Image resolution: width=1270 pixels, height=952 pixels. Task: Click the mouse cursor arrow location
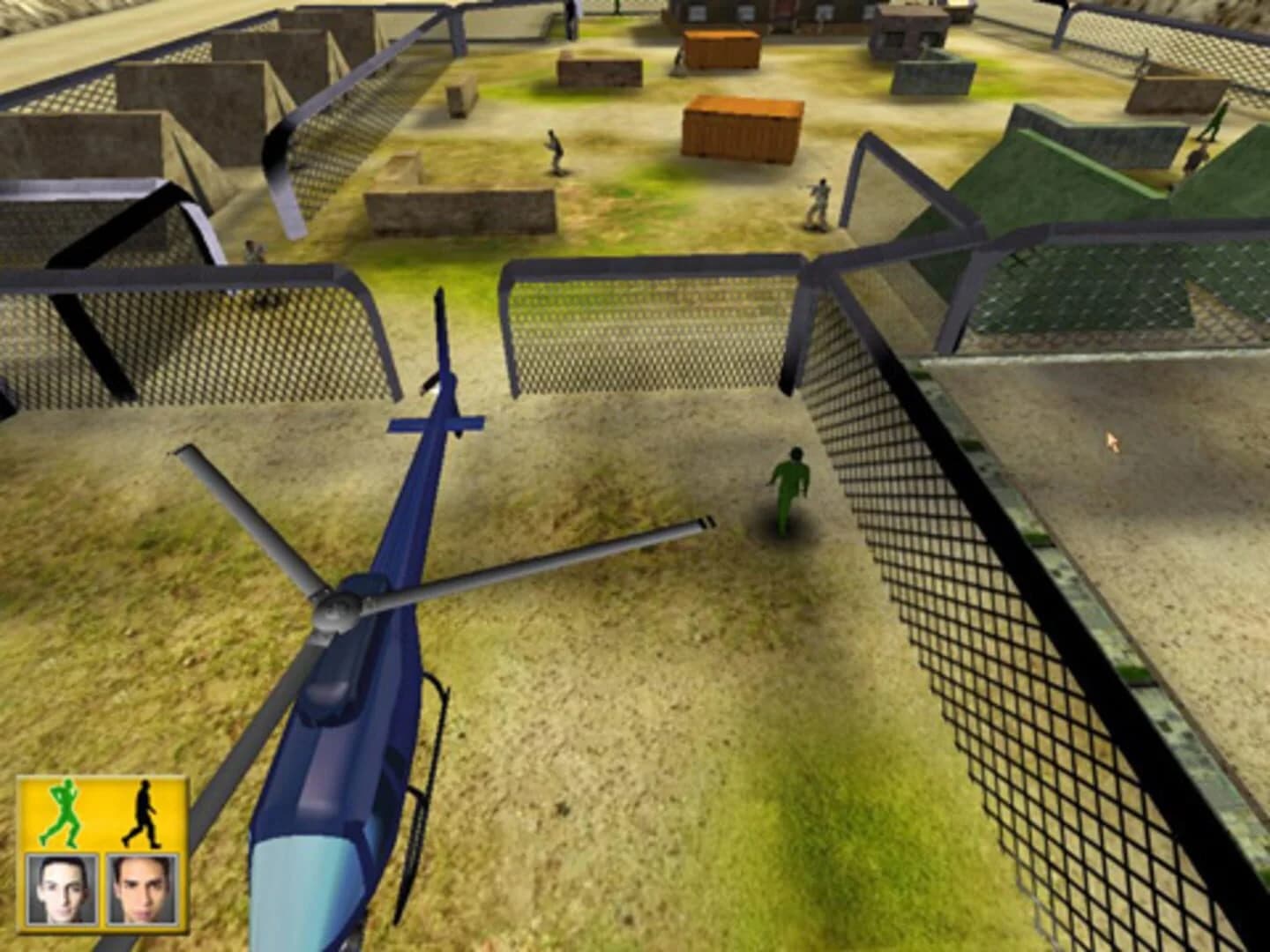(x=1113, y=438)
